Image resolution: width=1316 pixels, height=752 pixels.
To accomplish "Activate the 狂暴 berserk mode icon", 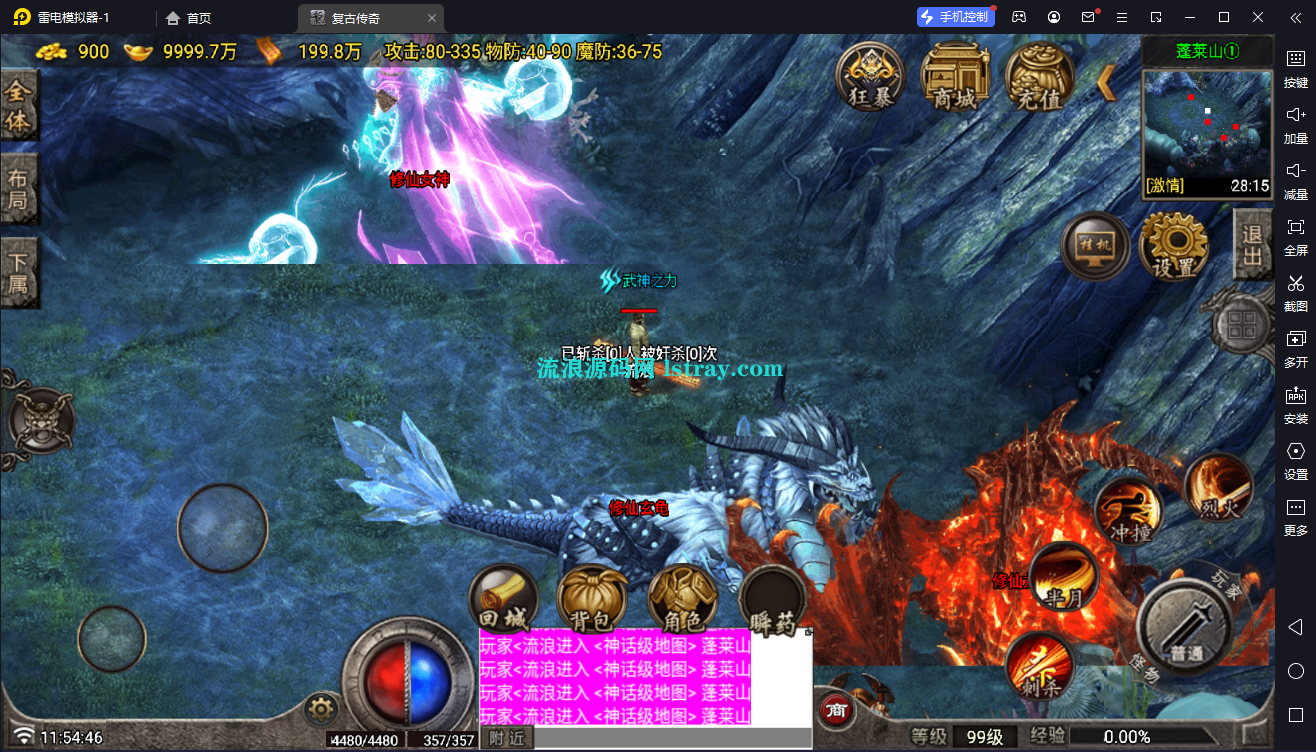I will pos(871,76).
